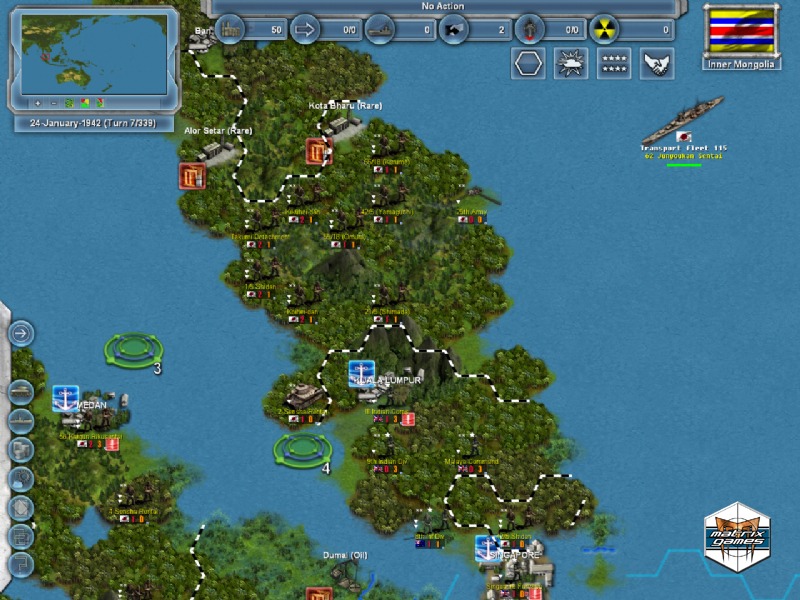This screenshot has height=600, width=800.
Task: Zoom out with the minimap minus button
Action: click(53, 103)
